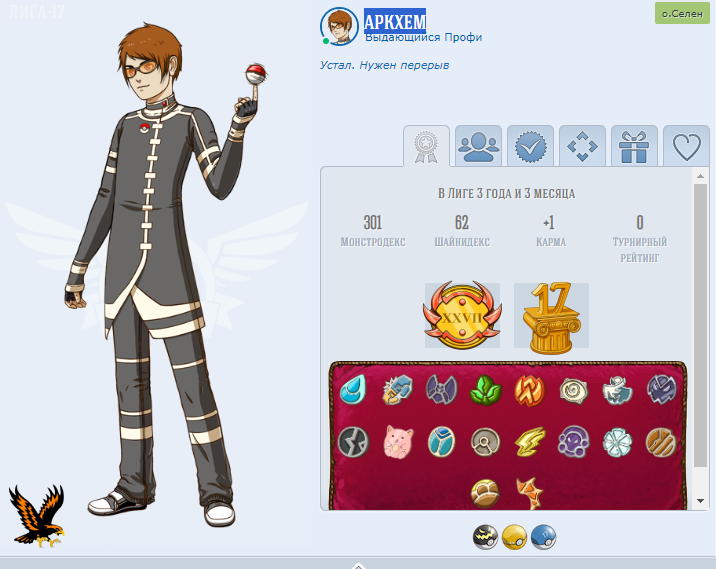
Task: Choose the pink pig badge
Action: tap(398, 440)
